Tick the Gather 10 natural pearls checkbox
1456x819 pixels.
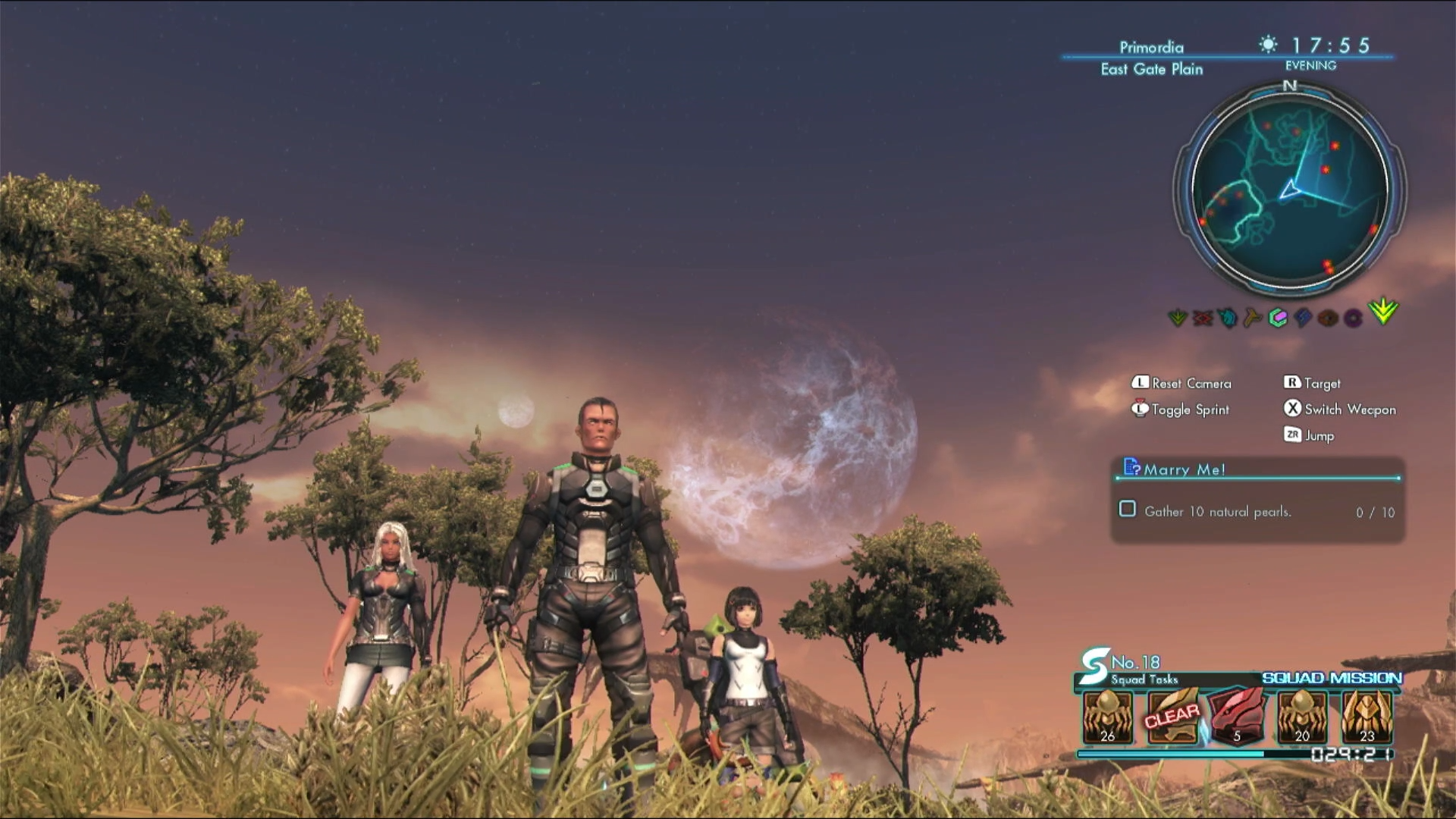coord(1128,510)
